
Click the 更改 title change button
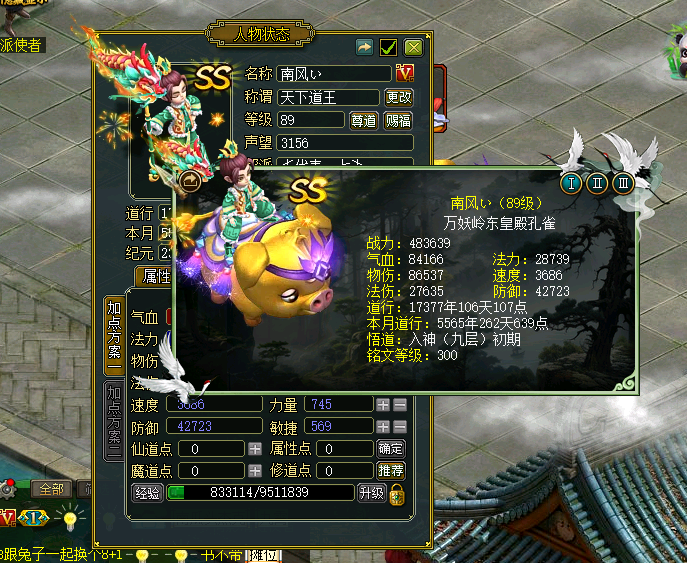click(x=398, y=97)
